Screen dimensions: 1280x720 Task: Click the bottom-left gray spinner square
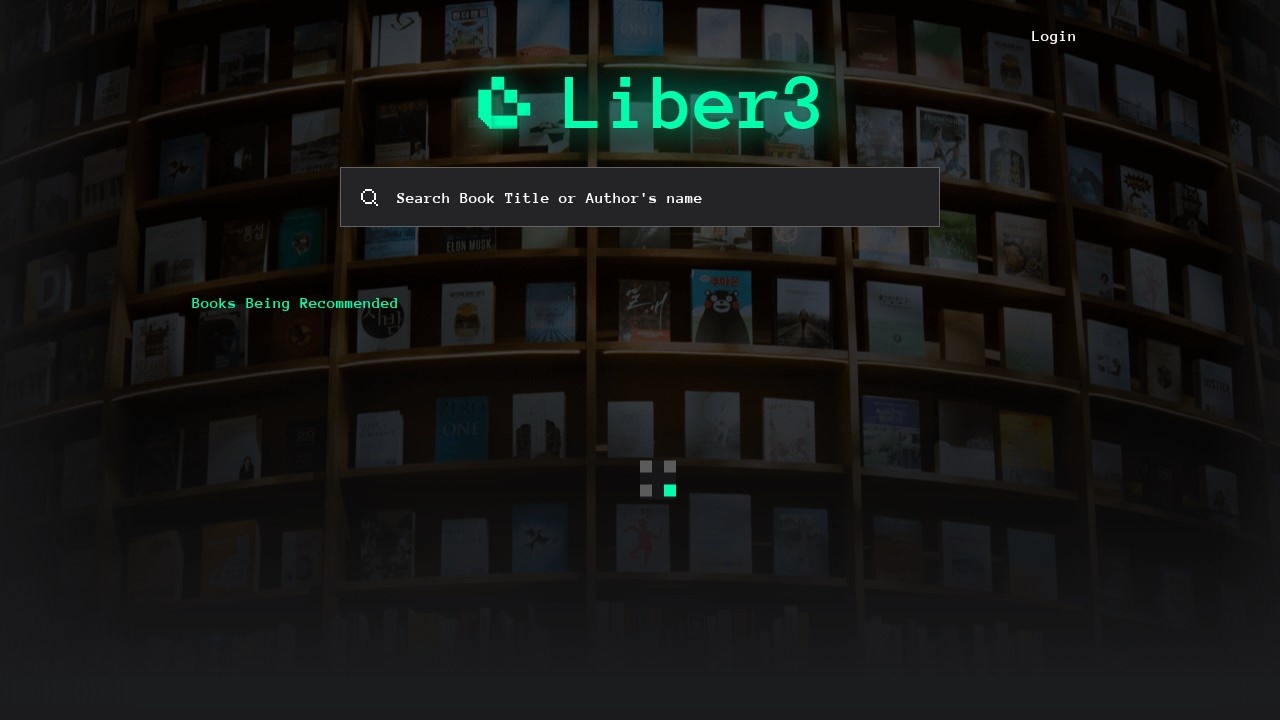pyautogui.click(x=646, y=490)
